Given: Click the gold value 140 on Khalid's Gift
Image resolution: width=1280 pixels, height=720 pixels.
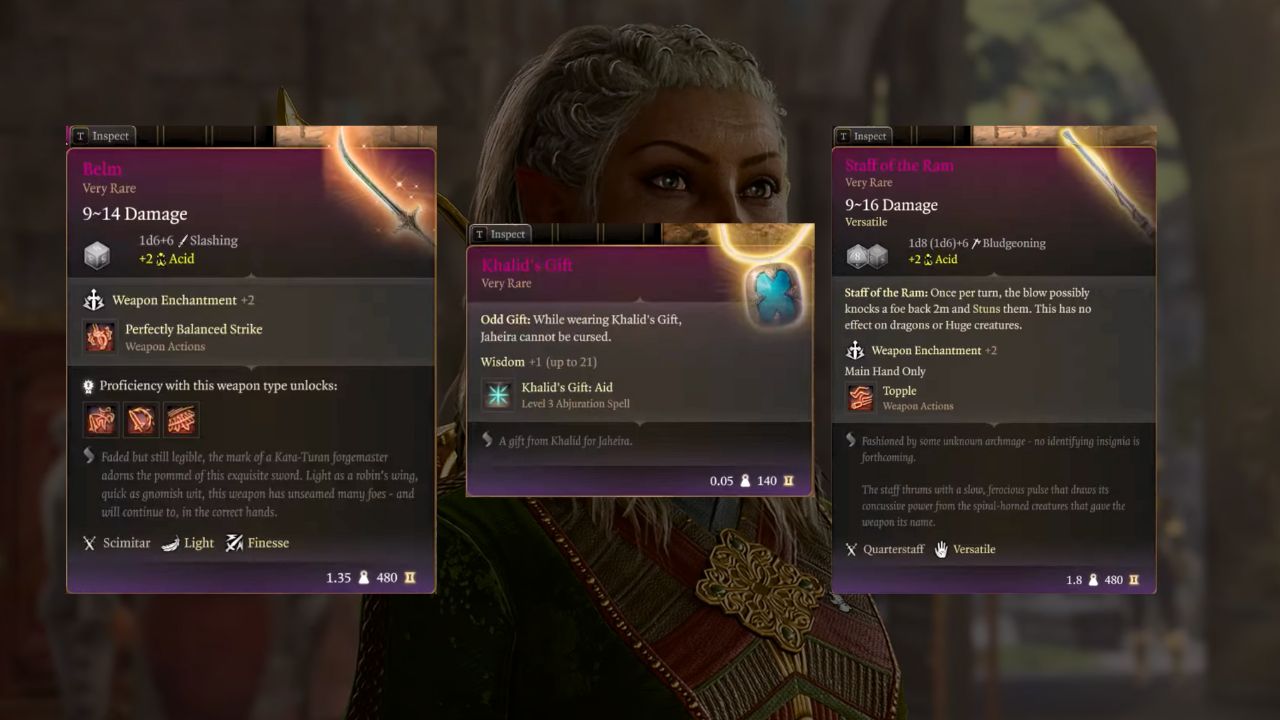Looking at the screenshot, I should pos(766,481).
